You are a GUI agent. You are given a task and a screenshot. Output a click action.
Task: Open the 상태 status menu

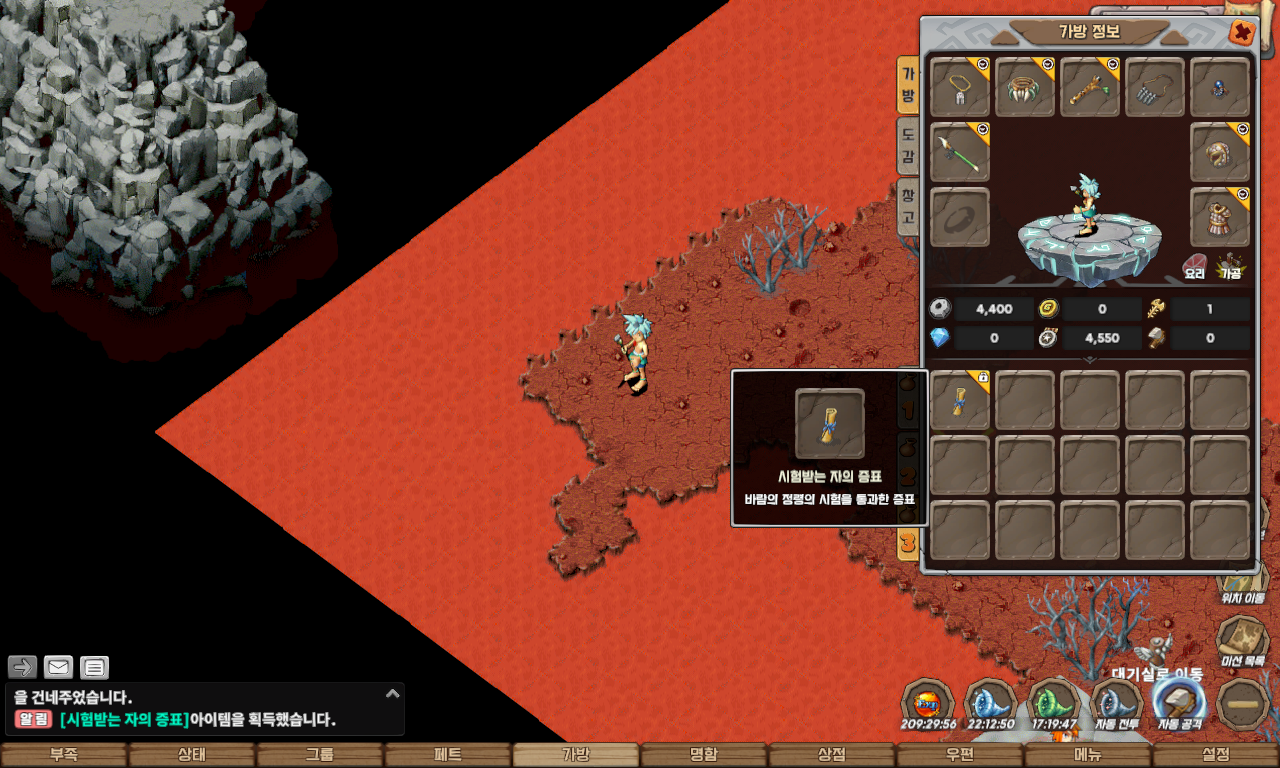(x=192, y=755)
